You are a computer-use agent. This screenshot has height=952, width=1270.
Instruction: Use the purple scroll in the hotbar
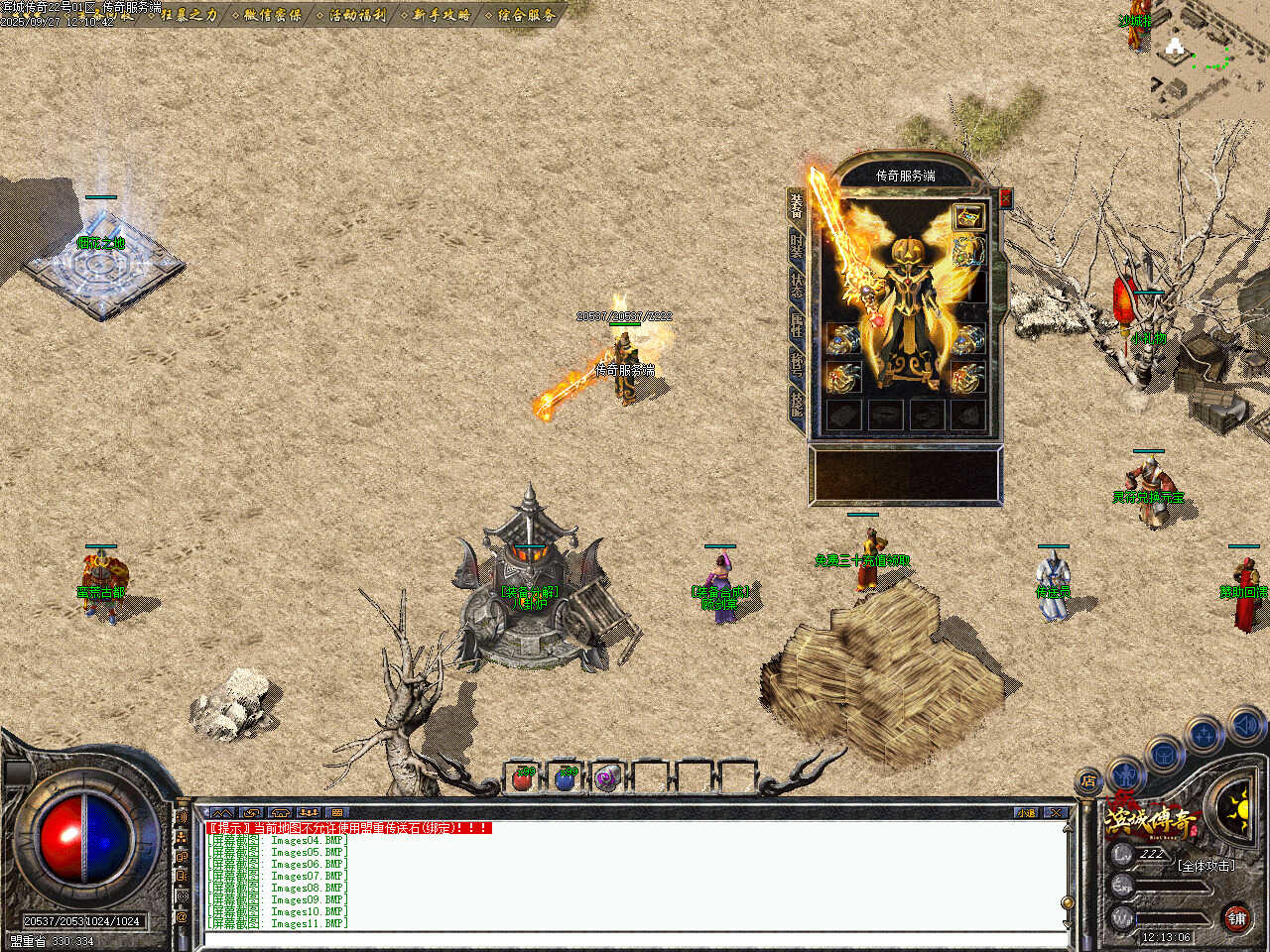click(607, 778)
